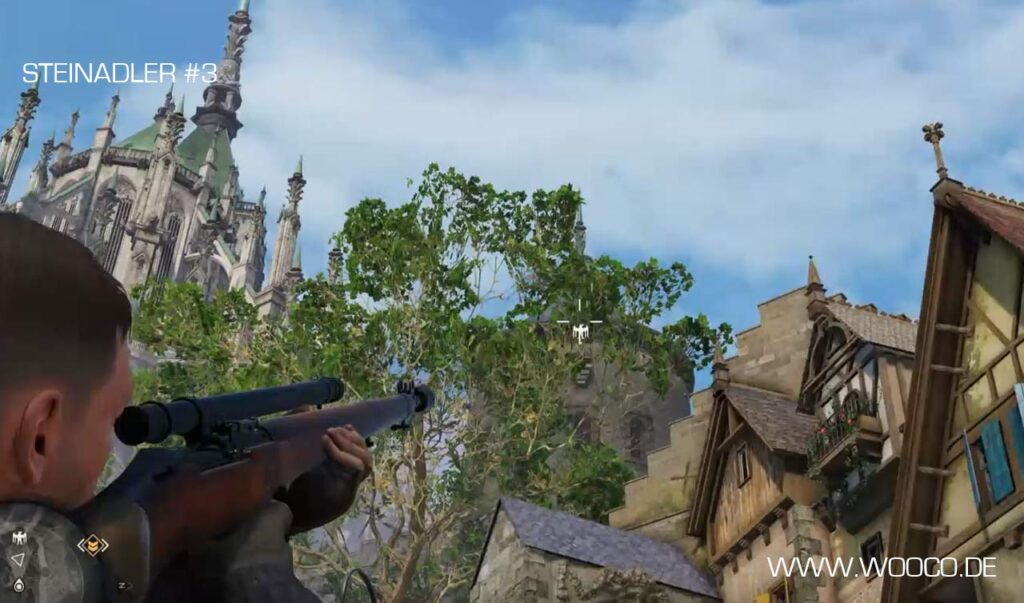Click the gold chevron rank diamond icon

pyautogui.click(x=93, y=545)
